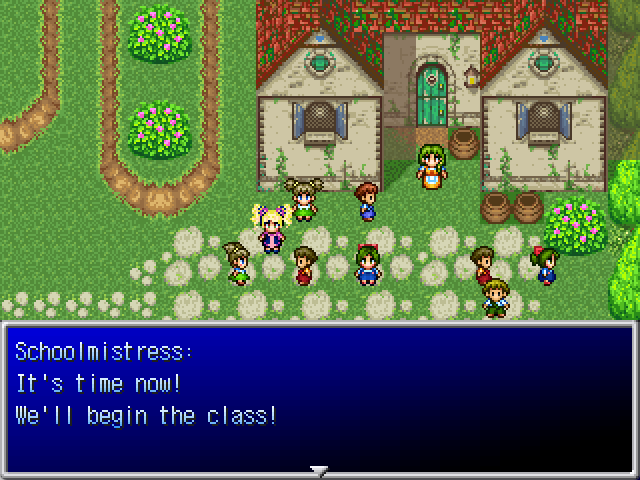Advance the Schoolmistress dialogue box
This screenshot has width=640, height=480.
pos(319,396)
